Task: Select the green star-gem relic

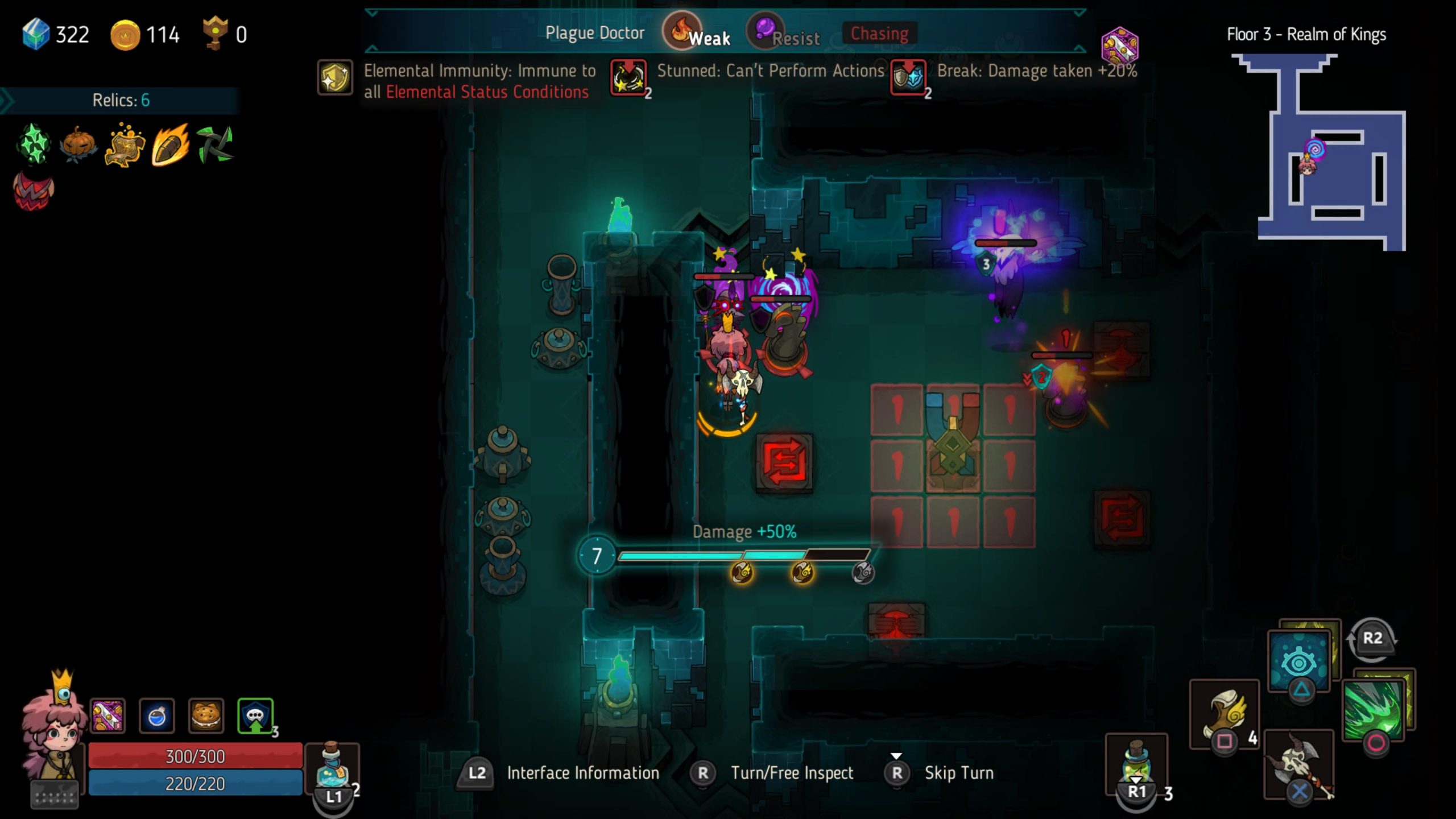Action: pos(34,144)
